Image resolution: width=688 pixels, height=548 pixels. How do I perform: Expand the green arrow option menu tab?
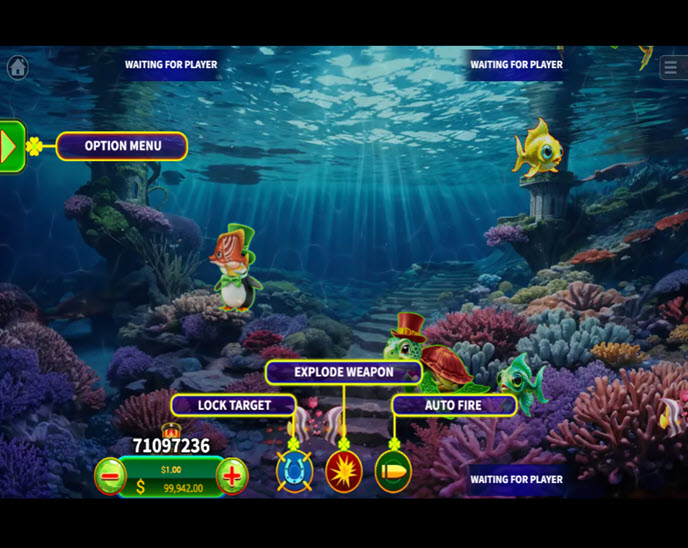click(x=10, y=147)
